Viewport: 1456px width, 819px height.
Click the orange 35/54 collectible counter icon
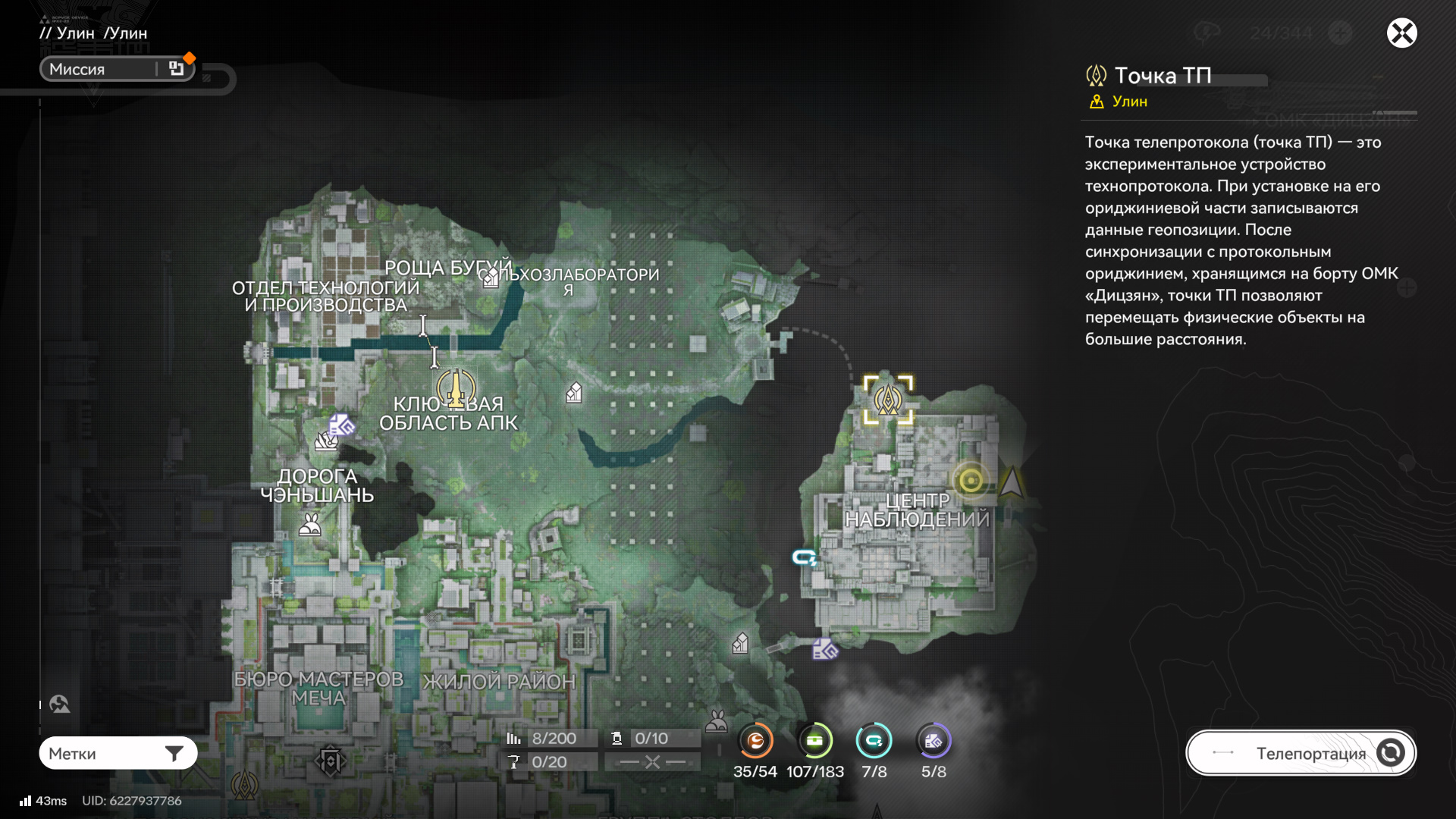(755, 741)
